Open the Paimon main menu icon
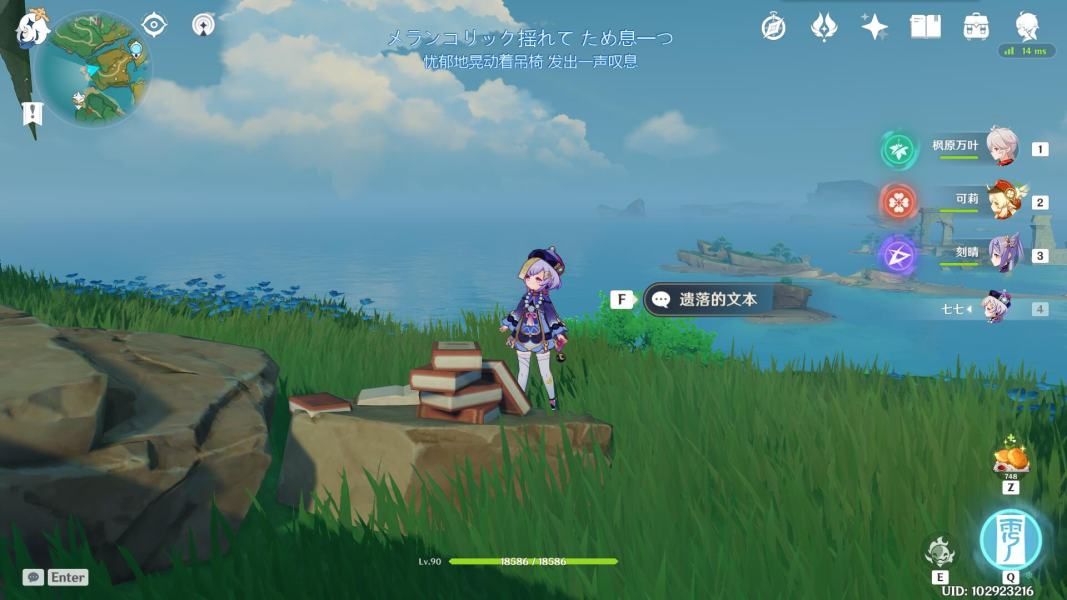Screen dimensions: 1067x600 32,27
